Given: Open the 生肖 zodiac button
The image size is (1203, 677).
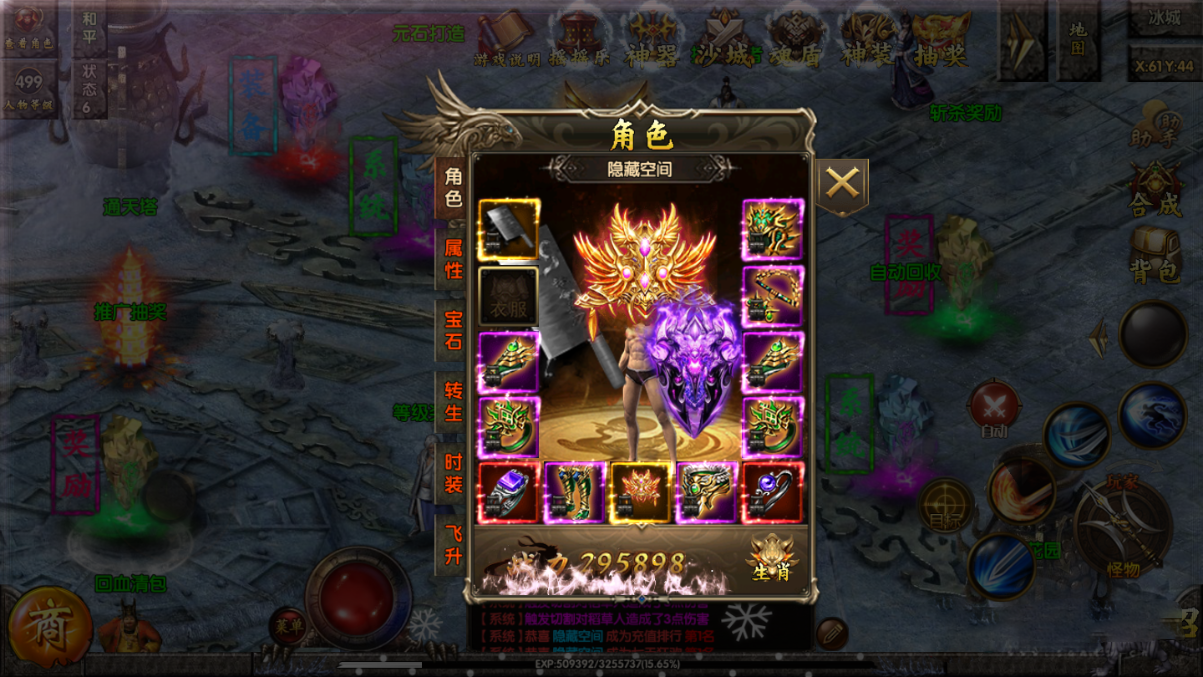Looking at the screenshot, I should pyautogui.click(x=772, y=560).
